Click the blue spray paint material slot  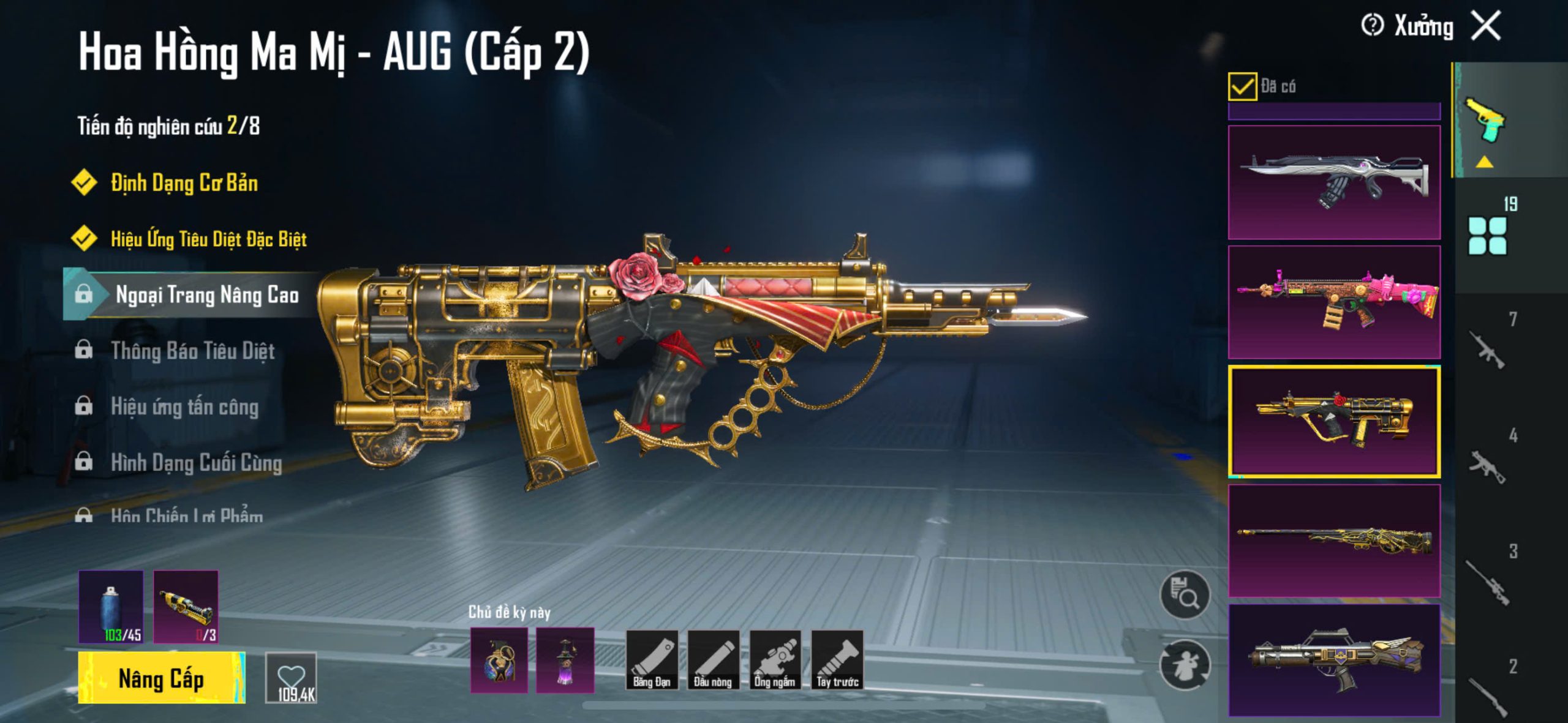(x=111, y=607)
